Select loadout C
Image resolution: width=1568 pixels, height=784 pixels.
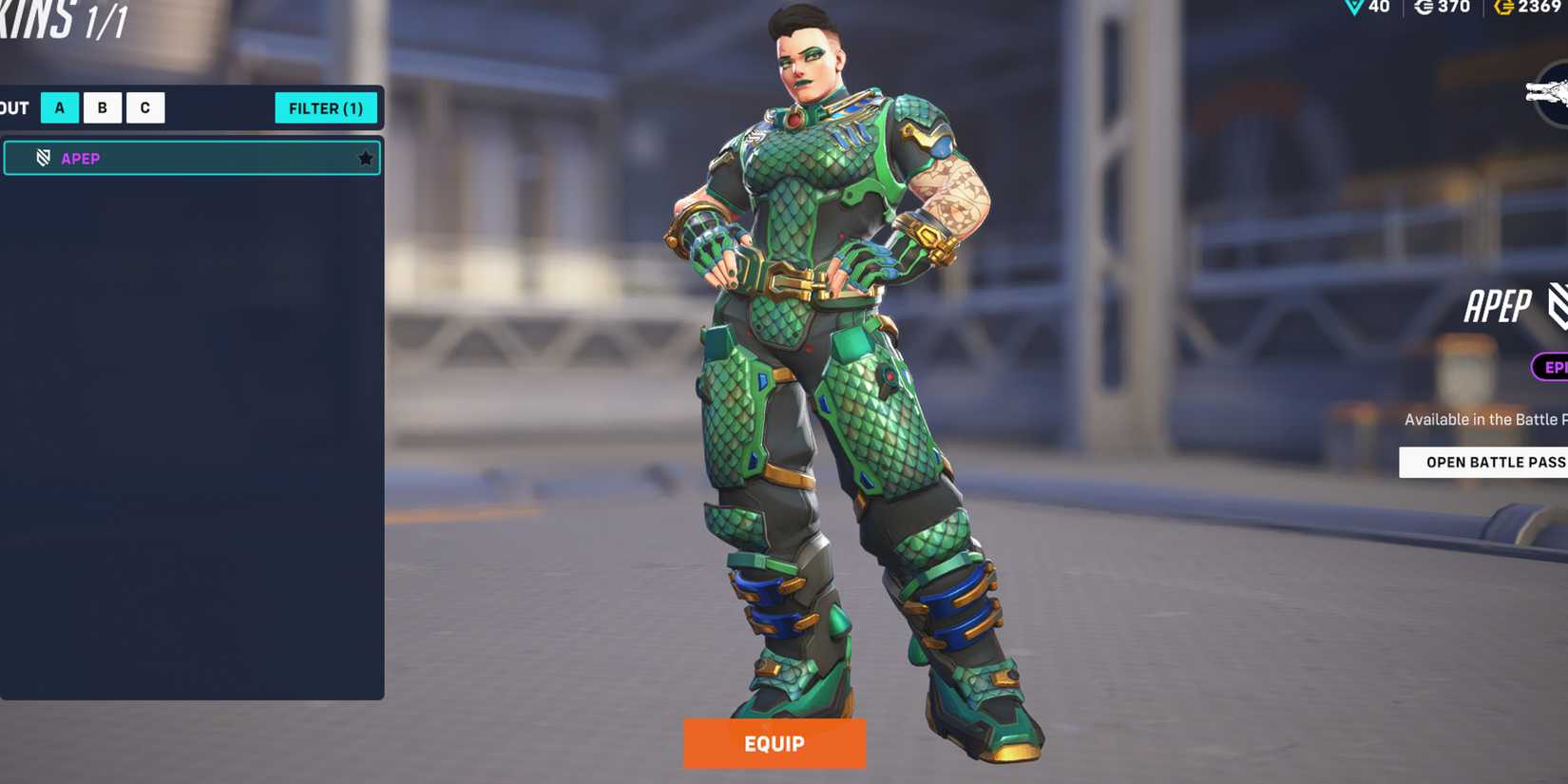click(x=144, y=107)
